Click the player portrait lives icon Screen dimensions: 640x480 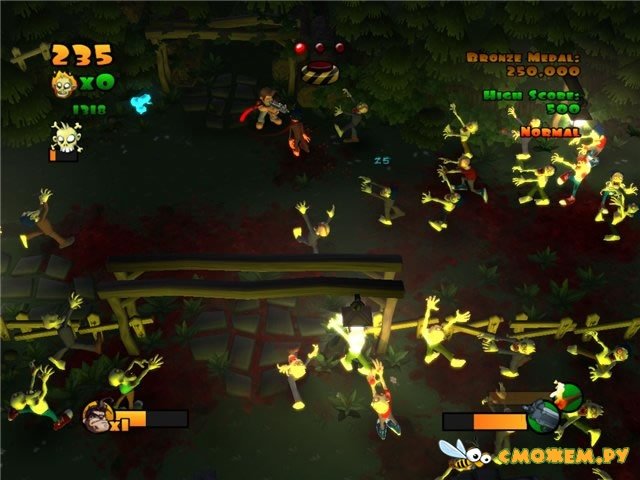pos(97,415)
